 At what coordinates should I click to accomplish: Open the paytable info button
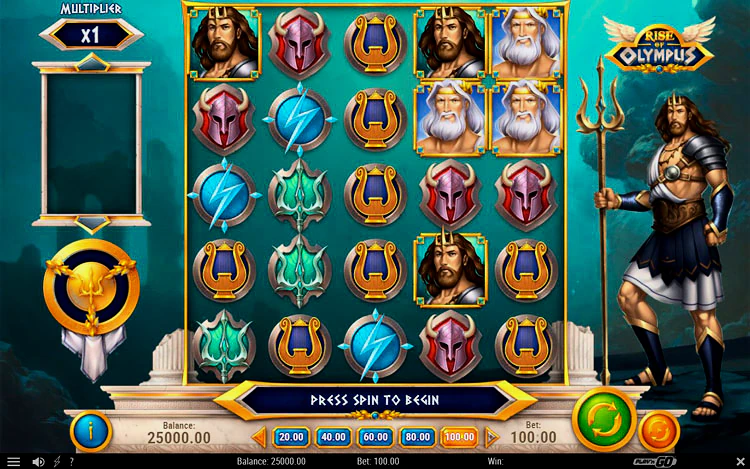[91, 431]
